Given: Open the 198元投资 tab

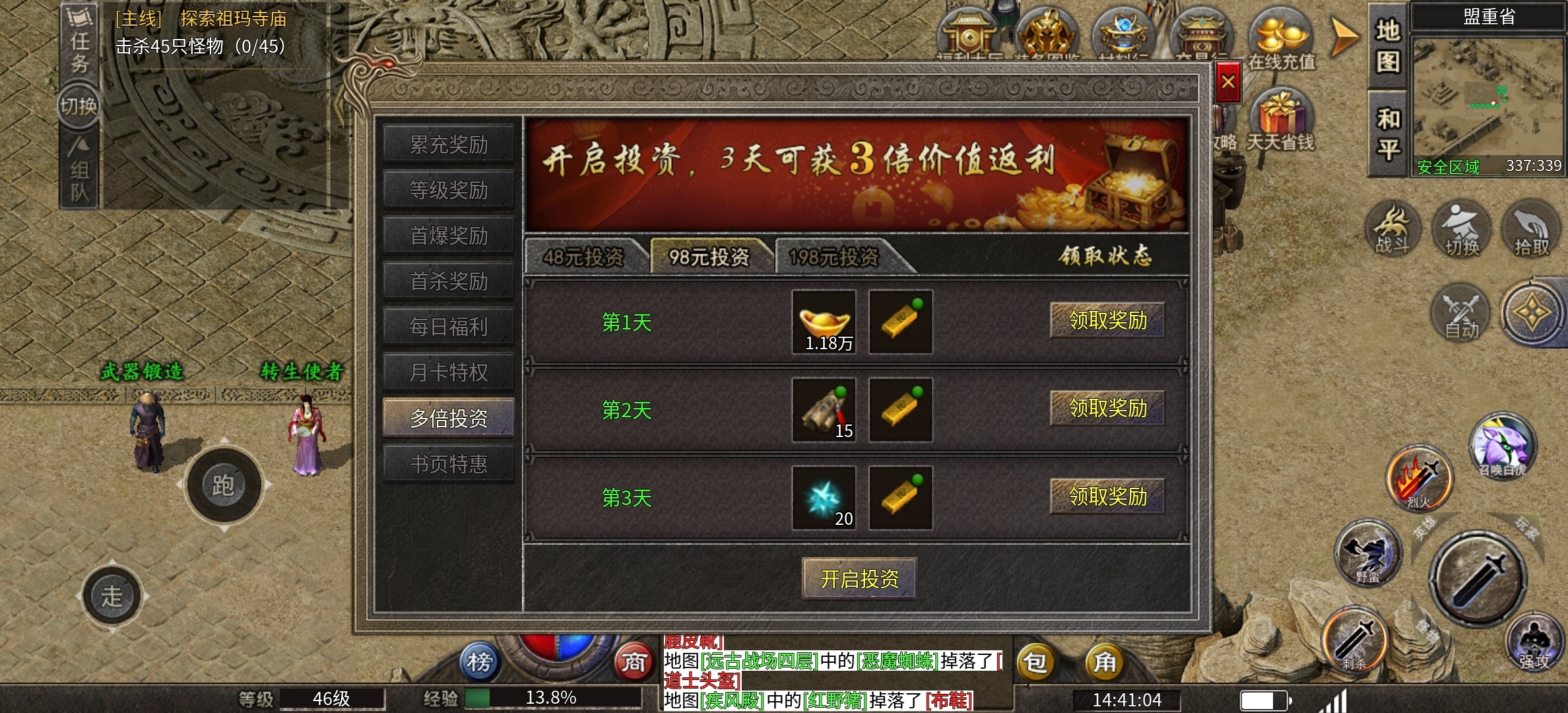Looking at the screenshot, I should tap(835, 259).
